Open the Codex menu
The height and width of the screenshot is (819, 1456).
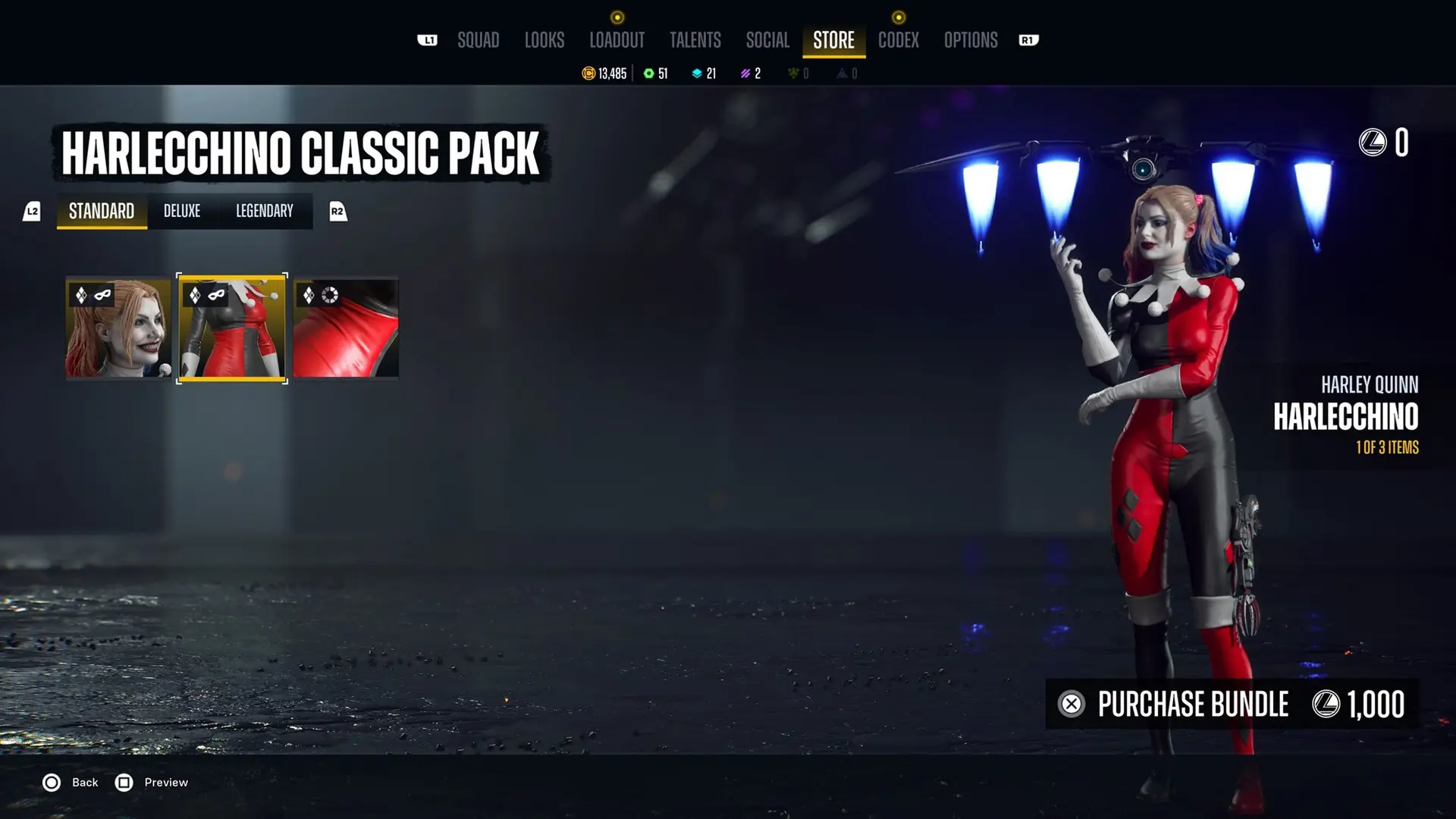point(898,40)
